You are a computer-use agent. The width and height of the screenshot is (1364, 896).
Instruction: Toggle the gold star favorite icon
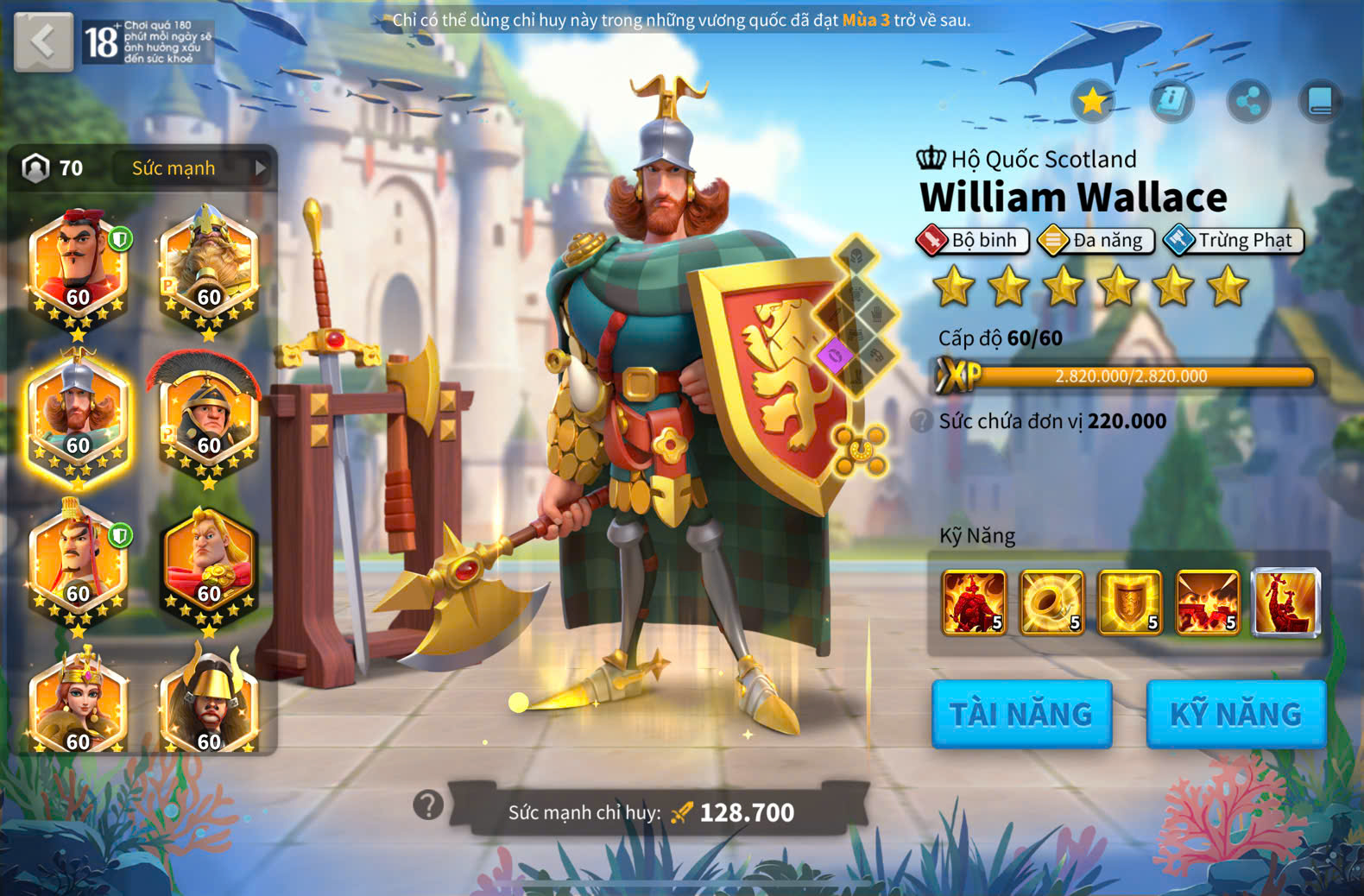point(1093,101)
